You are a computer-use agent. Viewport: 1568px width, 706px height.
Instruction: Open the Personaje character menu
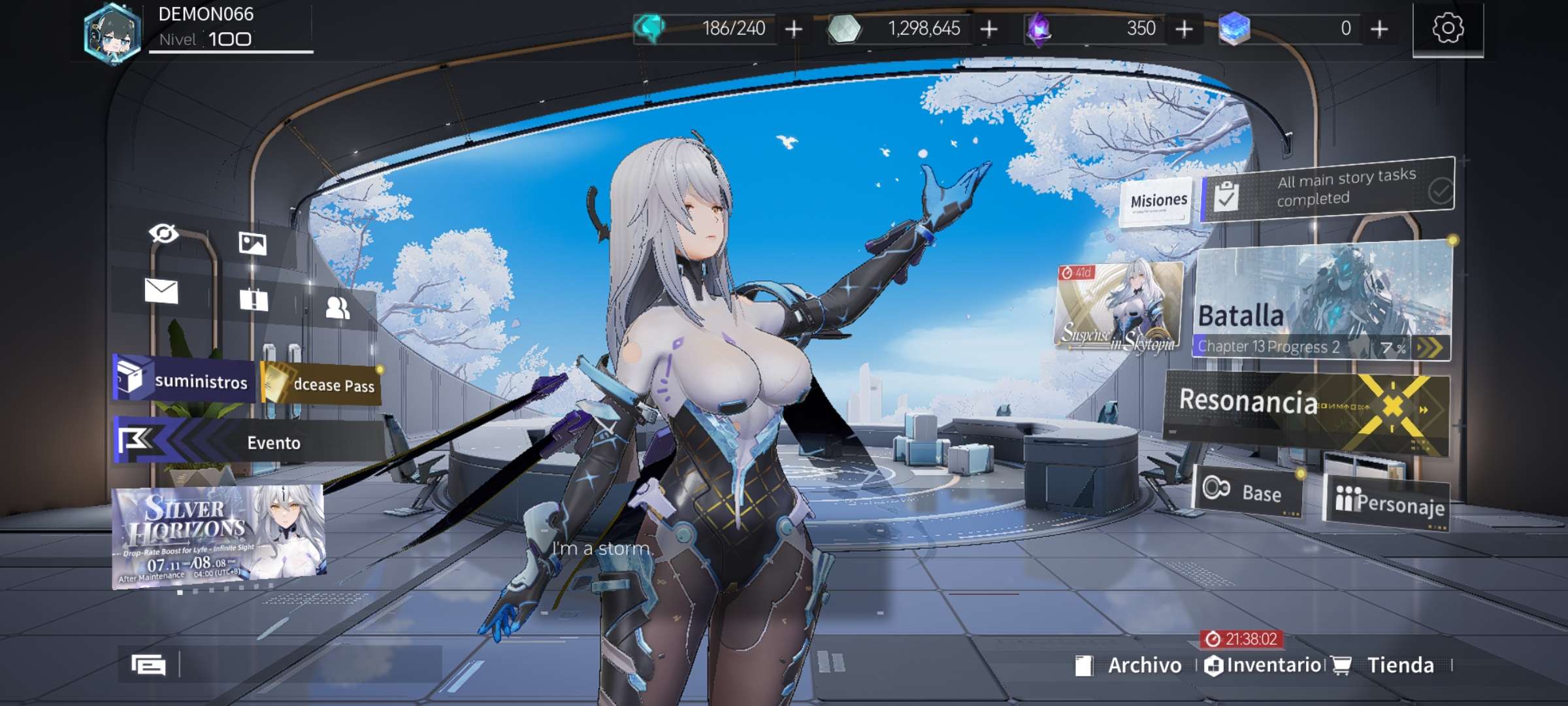pyautogui.click(x=1387, y=503)
